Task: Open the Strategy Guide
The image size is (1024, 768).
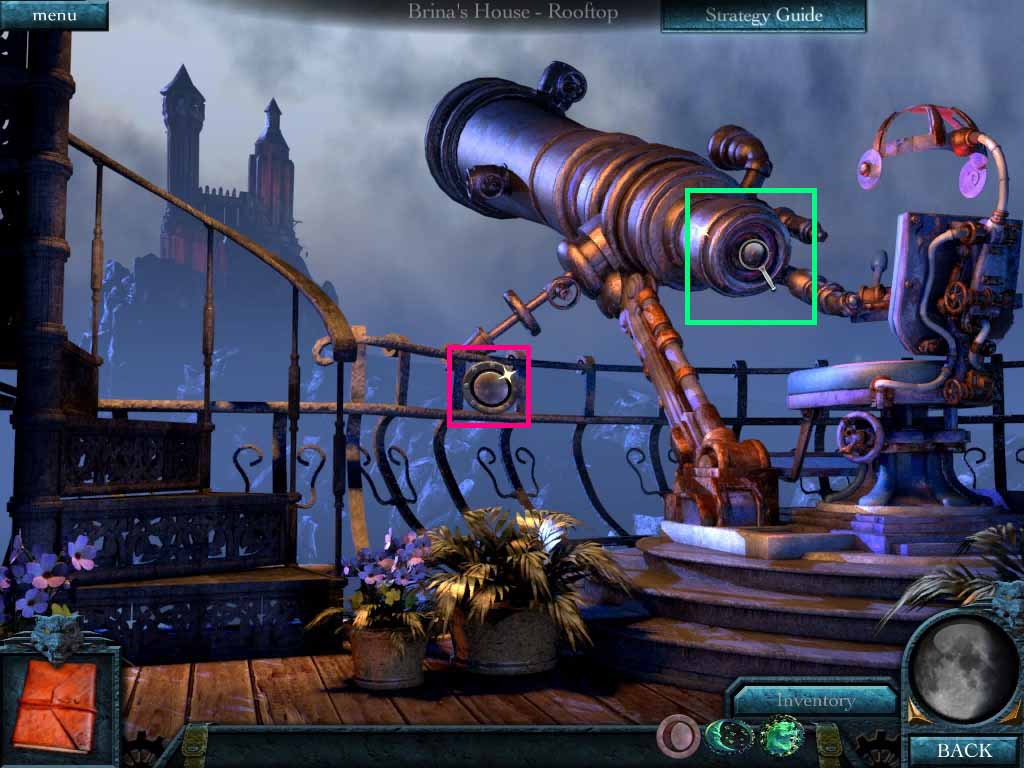Action: click(x=763, y=15)
